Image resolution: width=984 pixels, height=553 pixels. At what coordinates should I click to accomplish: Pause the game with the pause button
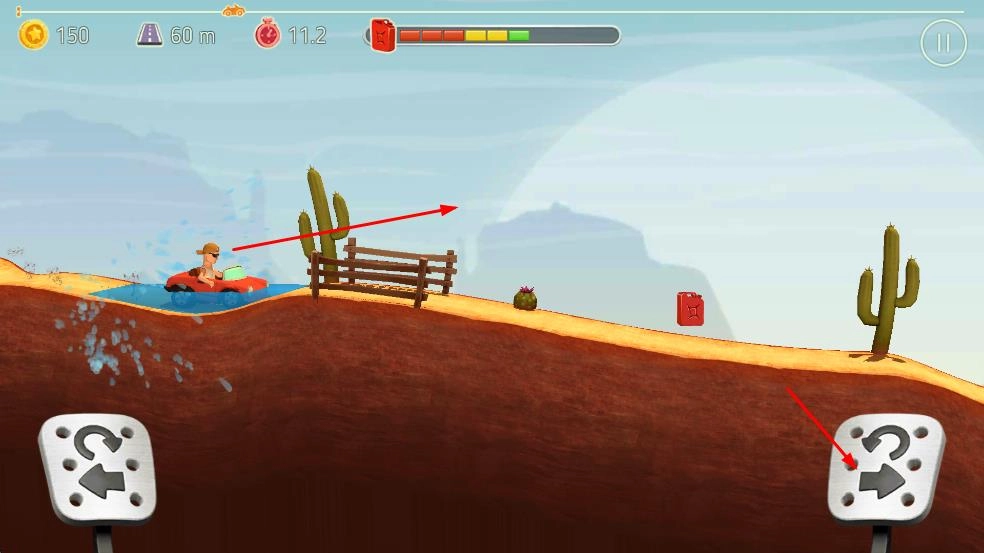943,43
